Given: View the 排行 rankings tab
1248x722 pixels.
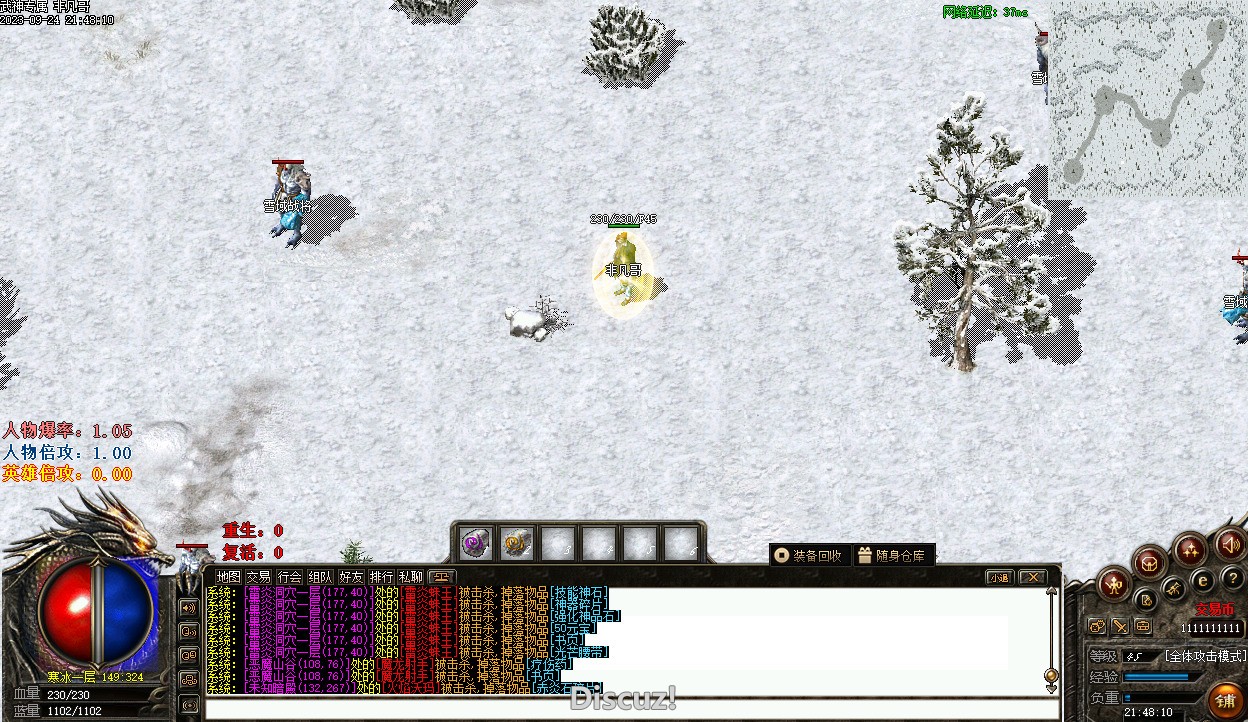Looking at the screenshot, I should click(381, 577).
